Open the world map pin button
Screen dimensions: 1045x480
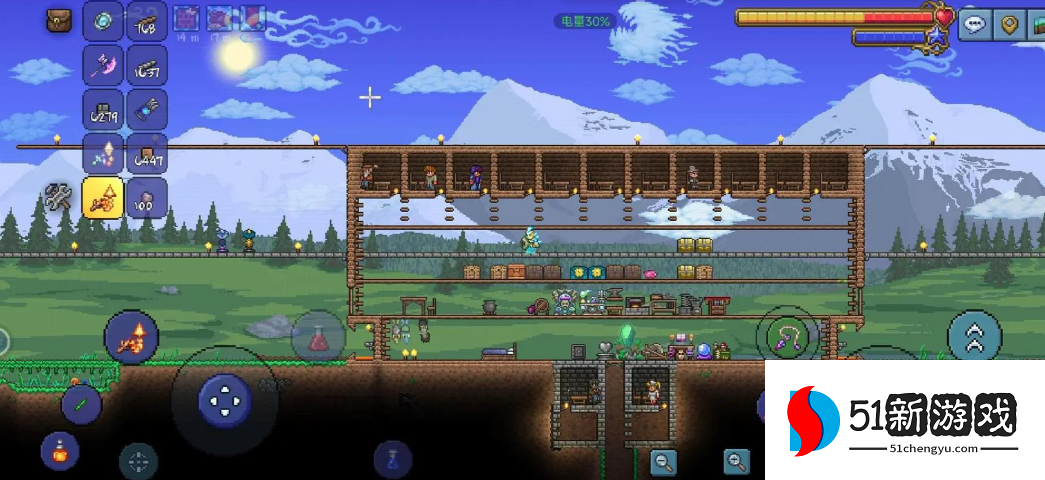[1009, 25]
